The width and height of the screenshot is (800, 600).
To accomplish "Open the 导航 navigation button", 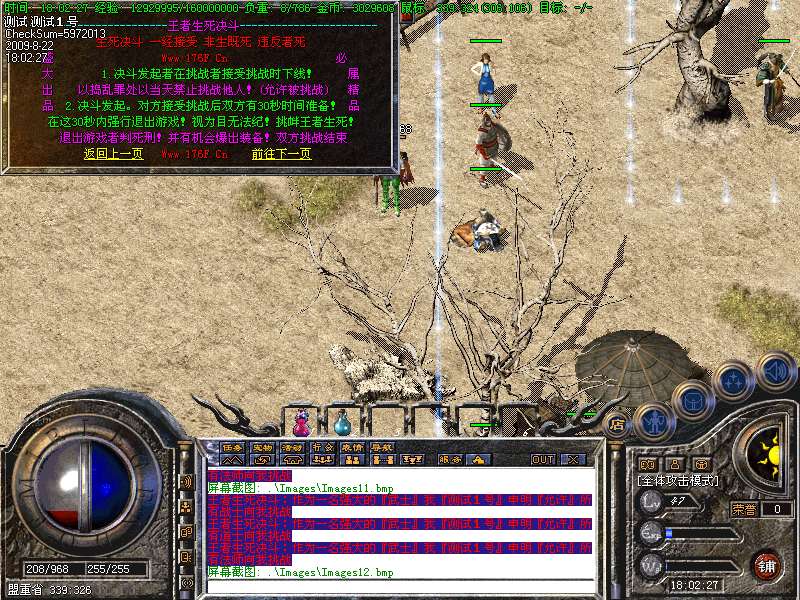I will coord(382,447).
